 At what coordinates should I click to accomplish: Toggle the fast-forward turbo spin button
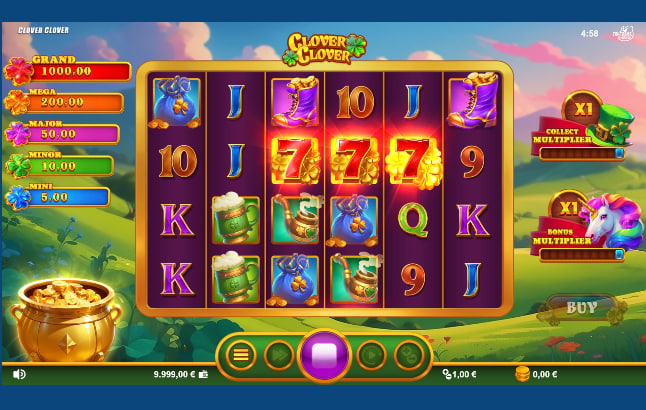click(x=278, y=354)
